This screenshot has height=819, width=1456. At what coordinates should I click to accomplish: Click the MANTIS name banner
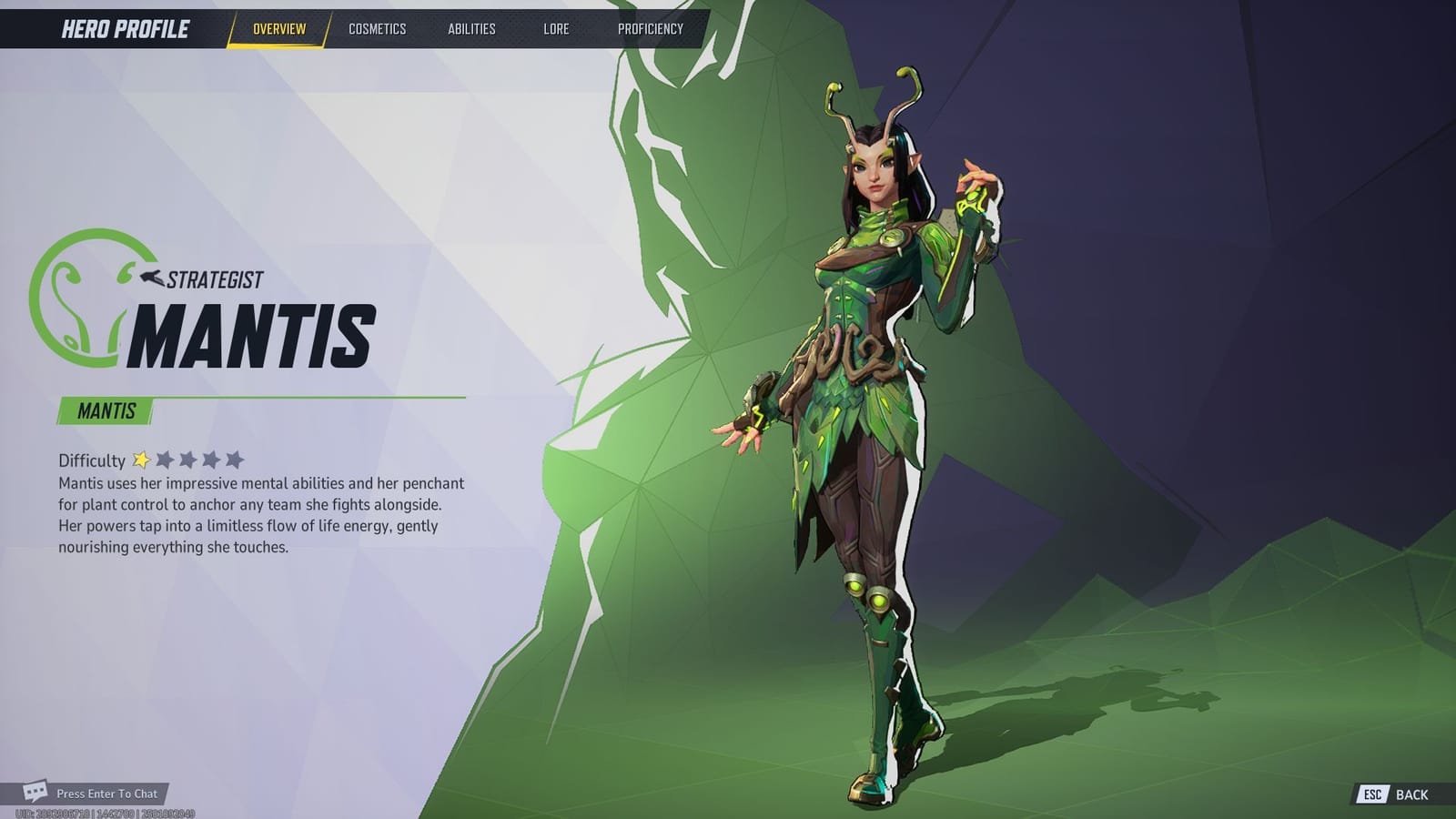coord(105,411)
